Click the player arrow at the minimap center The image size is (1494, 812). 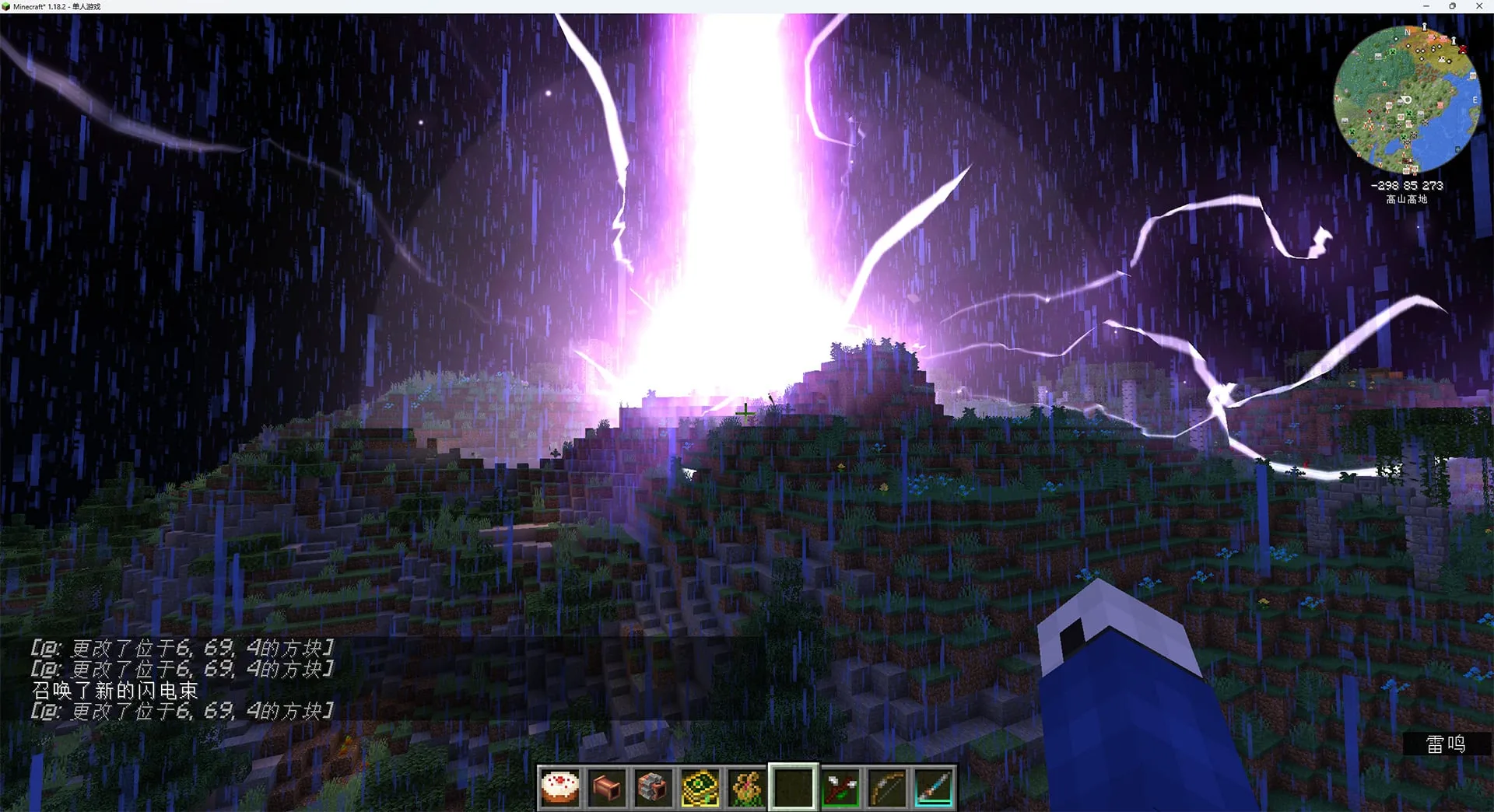1407,99
